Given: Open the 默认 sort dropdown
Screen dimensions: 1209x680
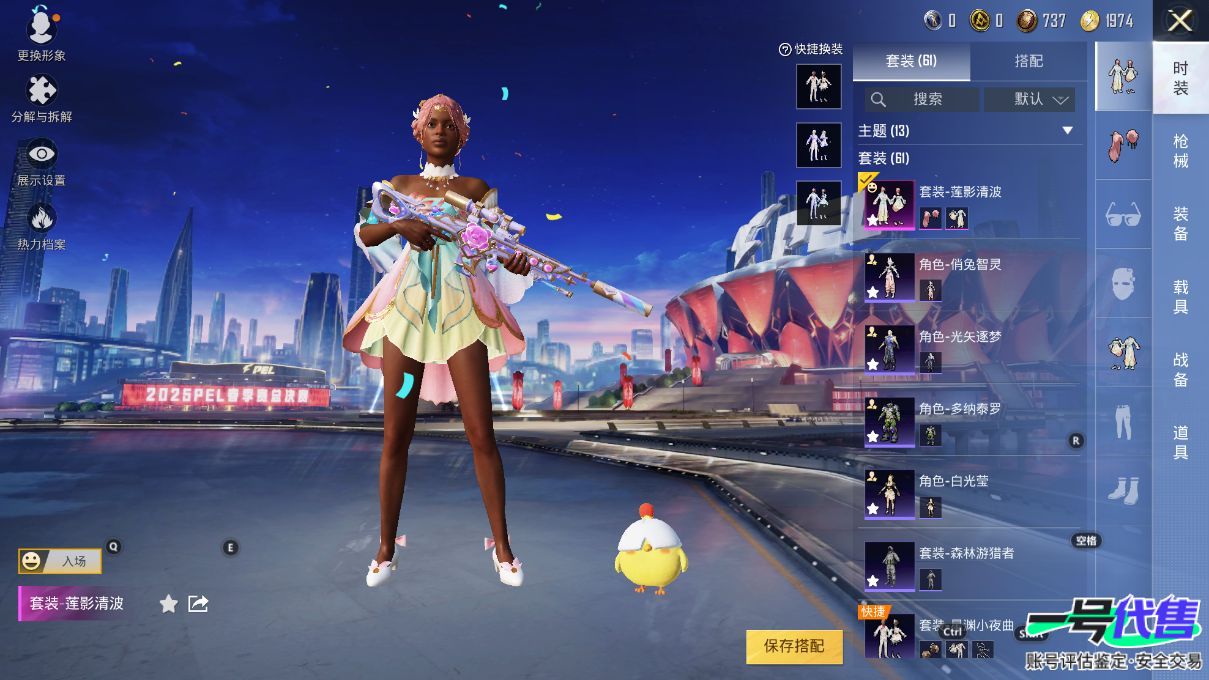Looking at the screenshot, I should (x=1029, y=99).
